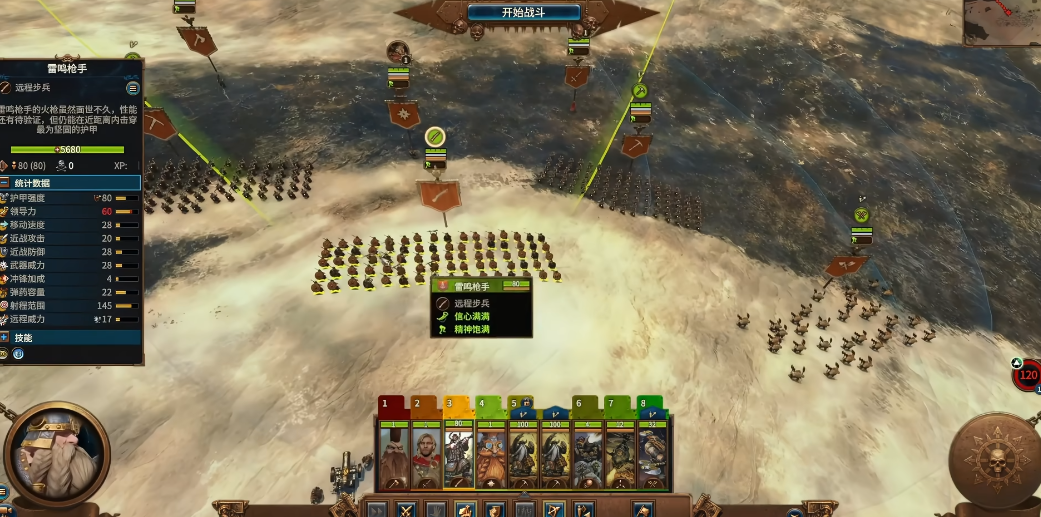Open the unit info panel round menu button
The height and width of the screenshot is (517, 1041).
[132, 88]
